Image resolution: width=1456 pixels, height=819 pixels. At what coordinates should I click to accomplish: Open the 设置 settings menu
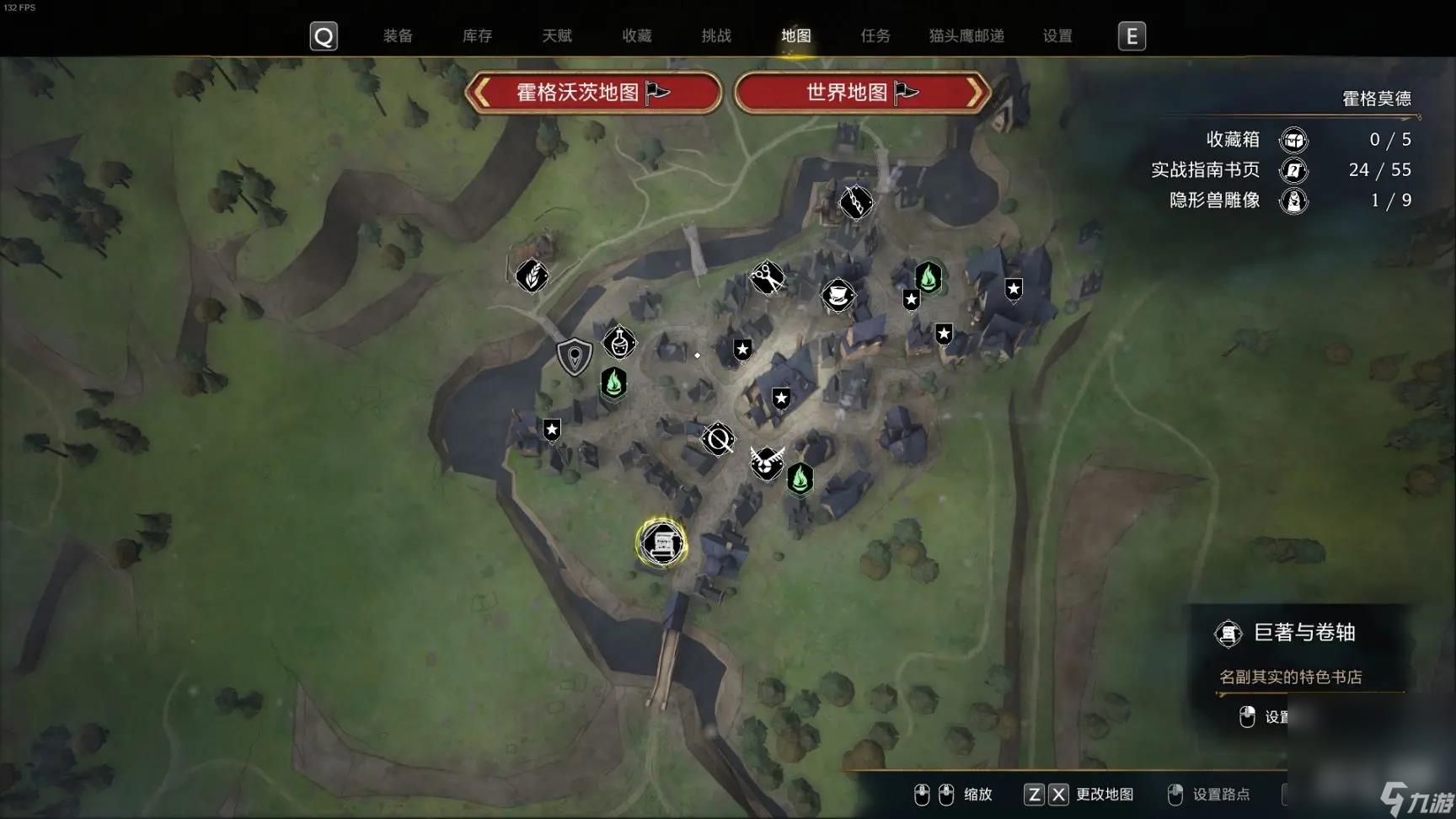click(x=1057, y=35)
